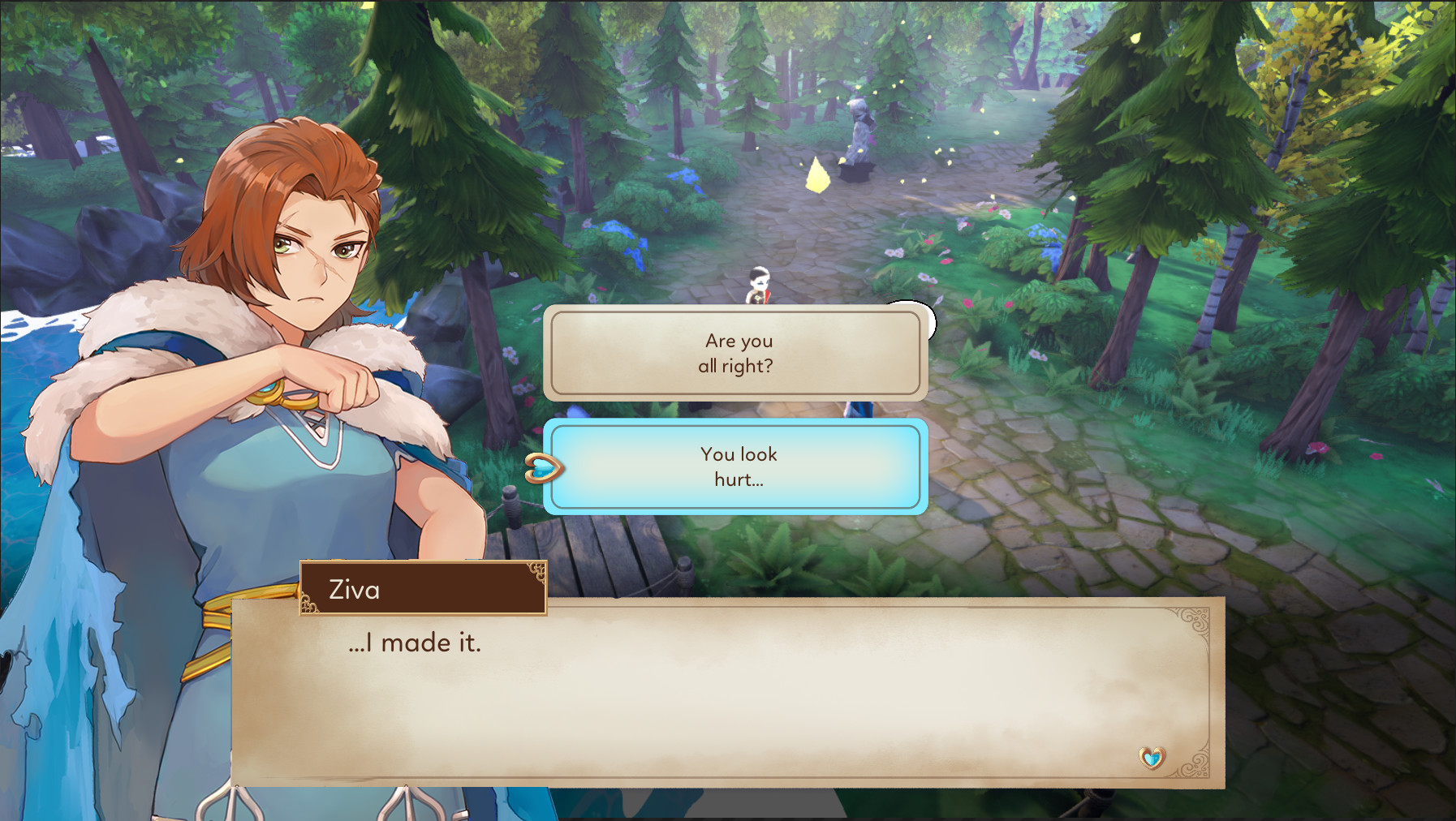Select the stone statue in the distance
The image size is (1456, 821).
(859, 134)
